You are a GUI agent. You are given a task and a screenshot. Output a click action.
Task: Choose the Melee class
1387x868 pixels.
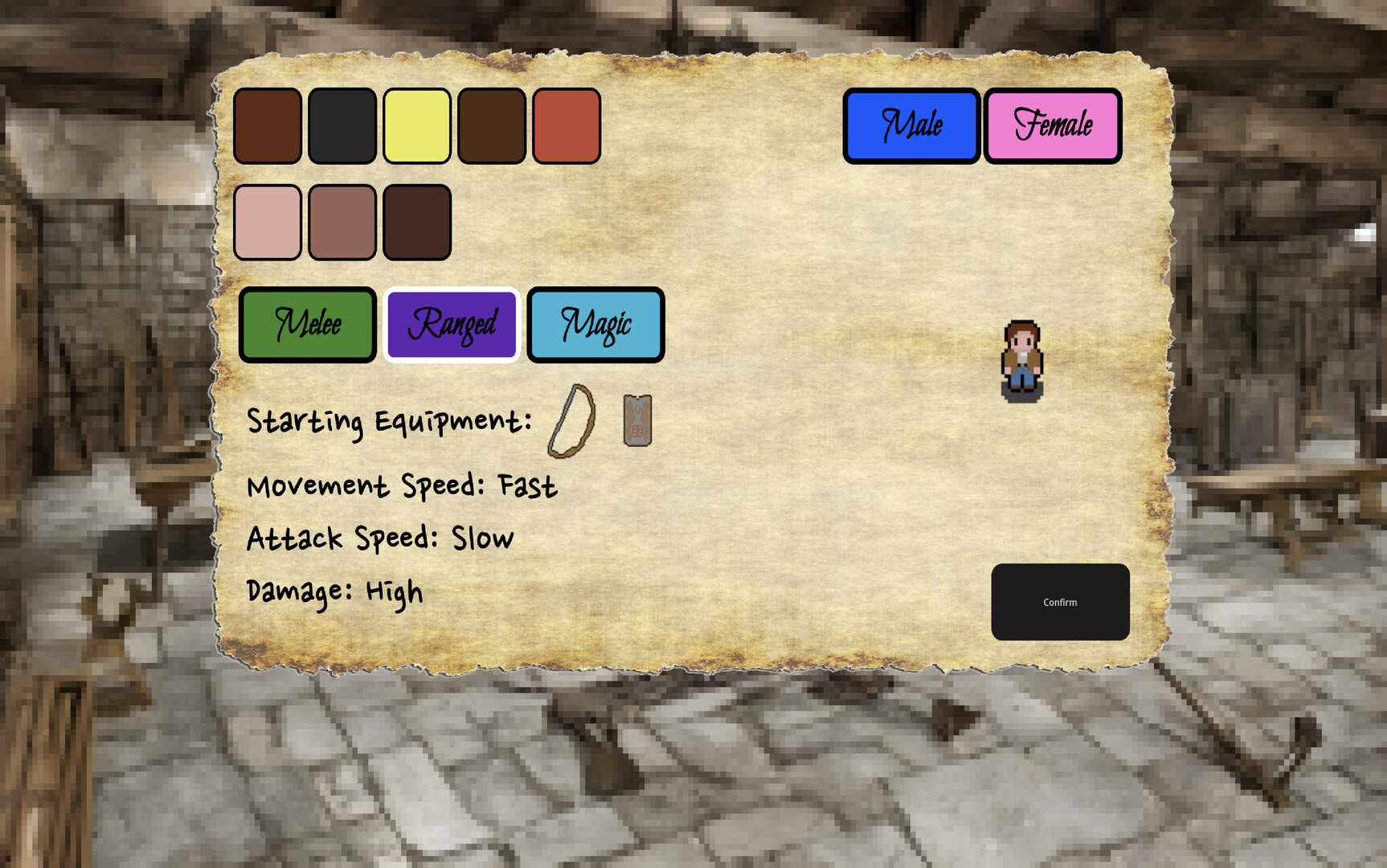(308, 325)
